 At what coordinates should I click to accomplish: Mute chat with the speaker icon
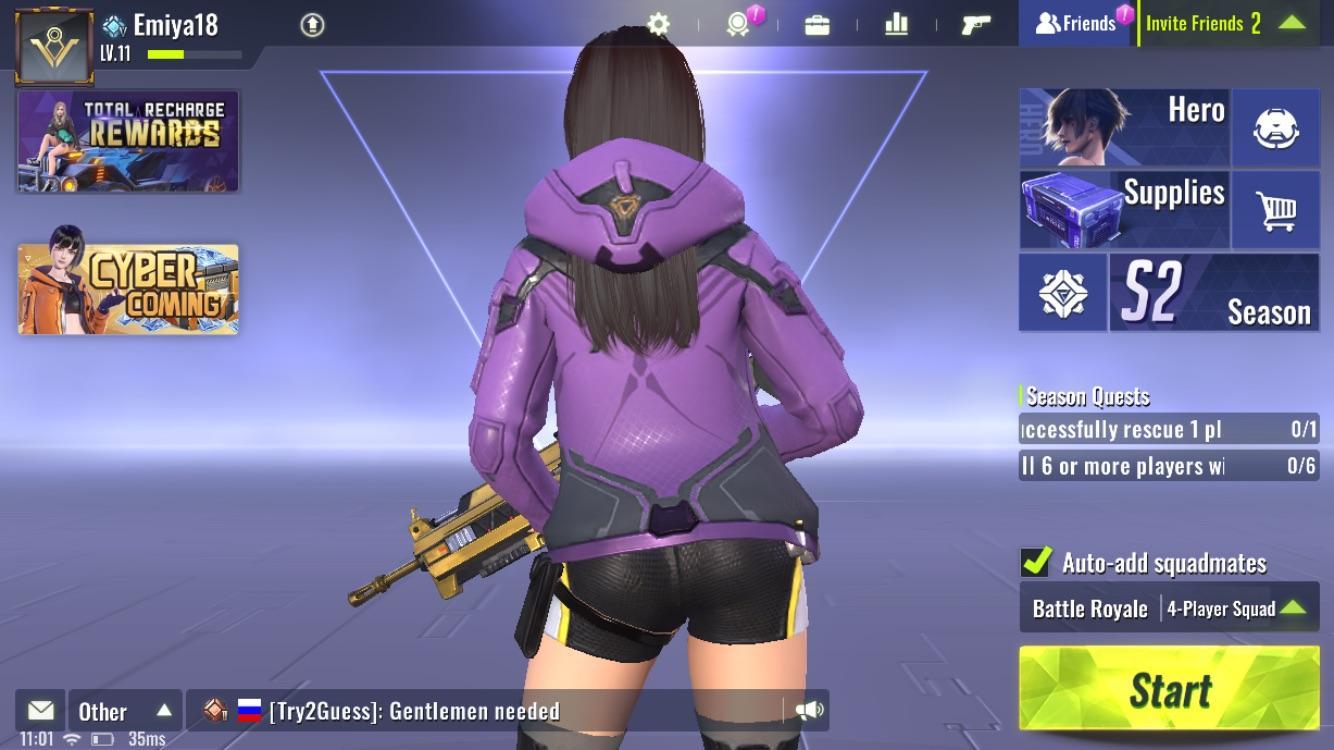pos(812,711)
